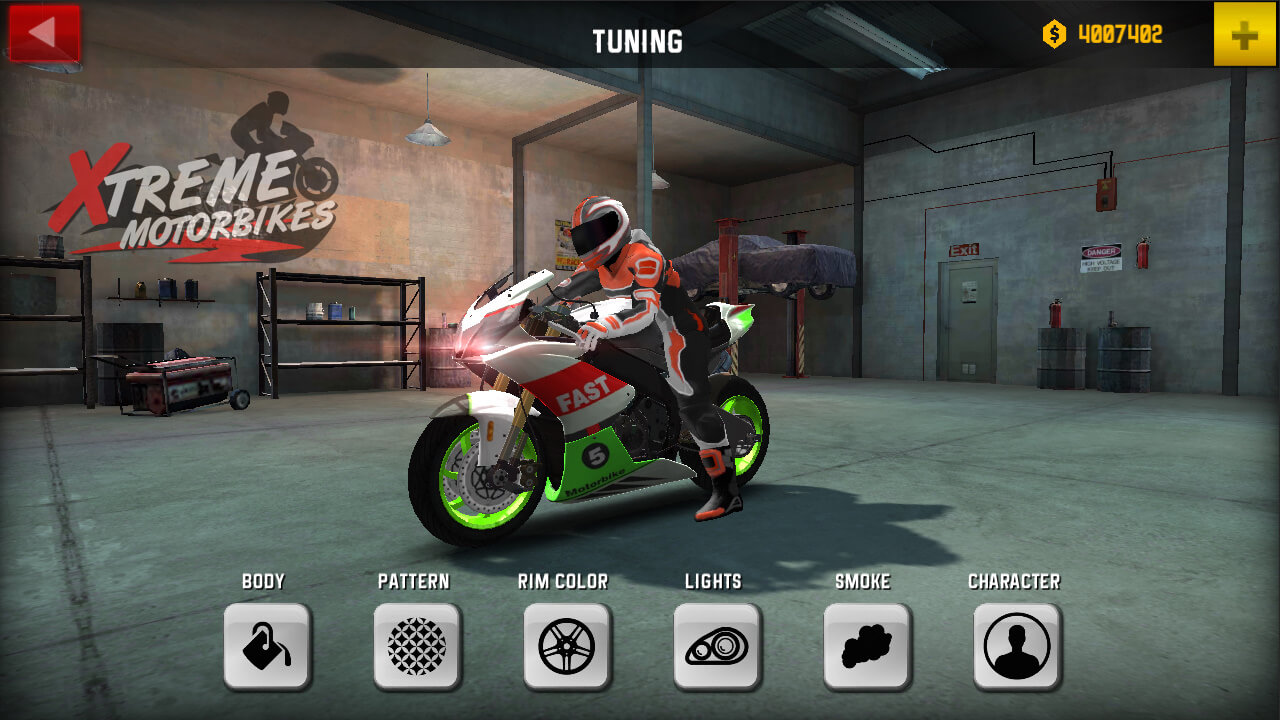This screenshot has width=1280, height=720.
Task: Click the BODY label text
Action: (x=265, y=581)
